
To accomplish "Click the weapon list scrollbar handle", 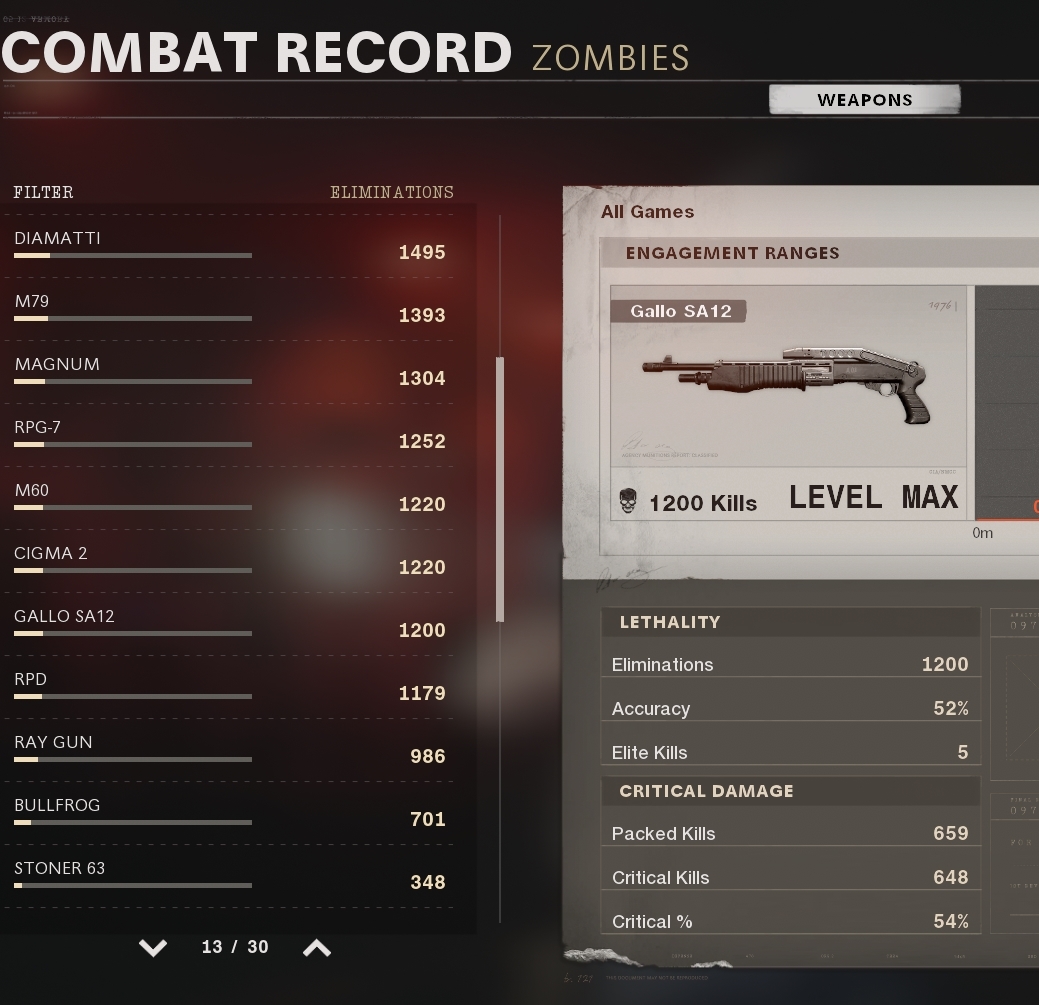I will pyautogui.click(x=500, y=489).
